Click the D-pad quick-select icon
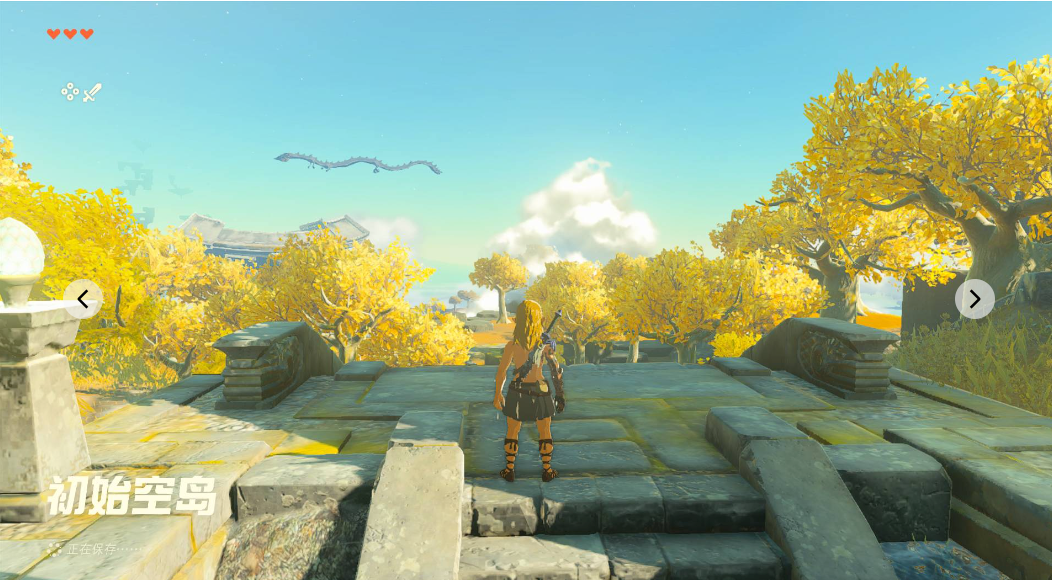Viewport: 1052px width, 580px height. pyautogui.click(x=70, y=92)
